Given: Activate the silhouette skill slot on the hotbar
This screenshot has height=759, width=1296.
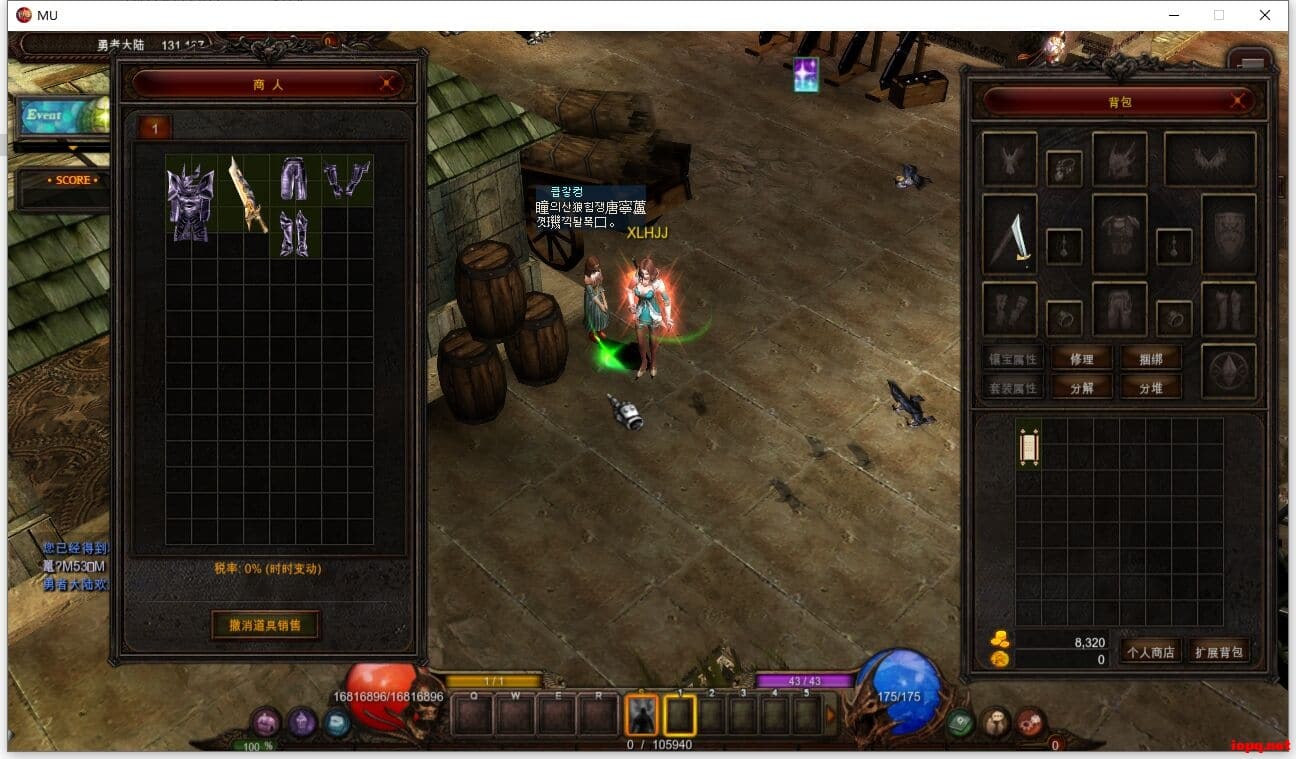Looking at the screenshot, I should tap(641, 715).
